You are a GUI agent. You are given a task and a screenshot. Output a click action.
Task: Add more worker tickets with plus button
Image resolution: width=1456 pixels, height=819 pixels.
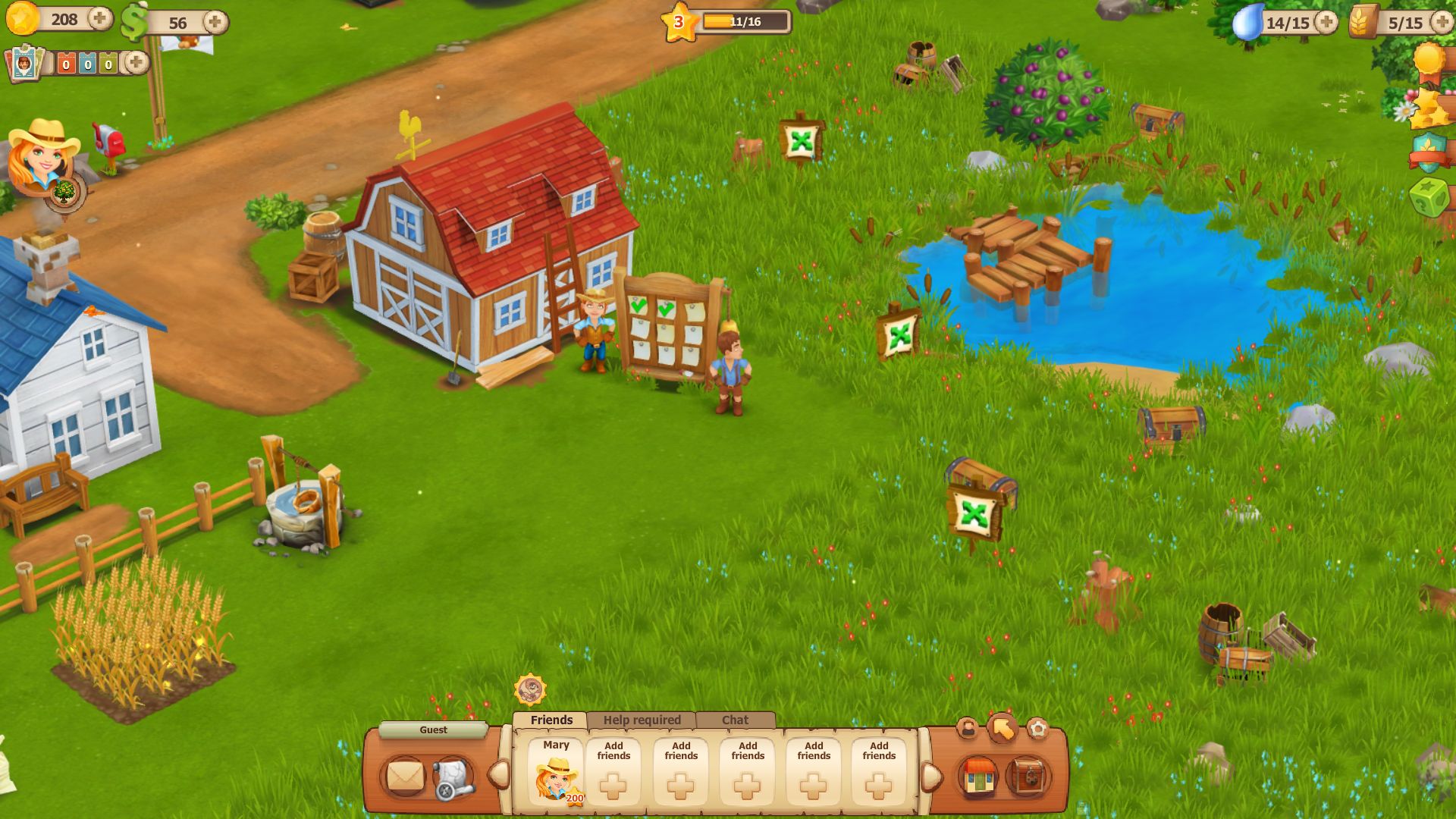coord(136,63)
